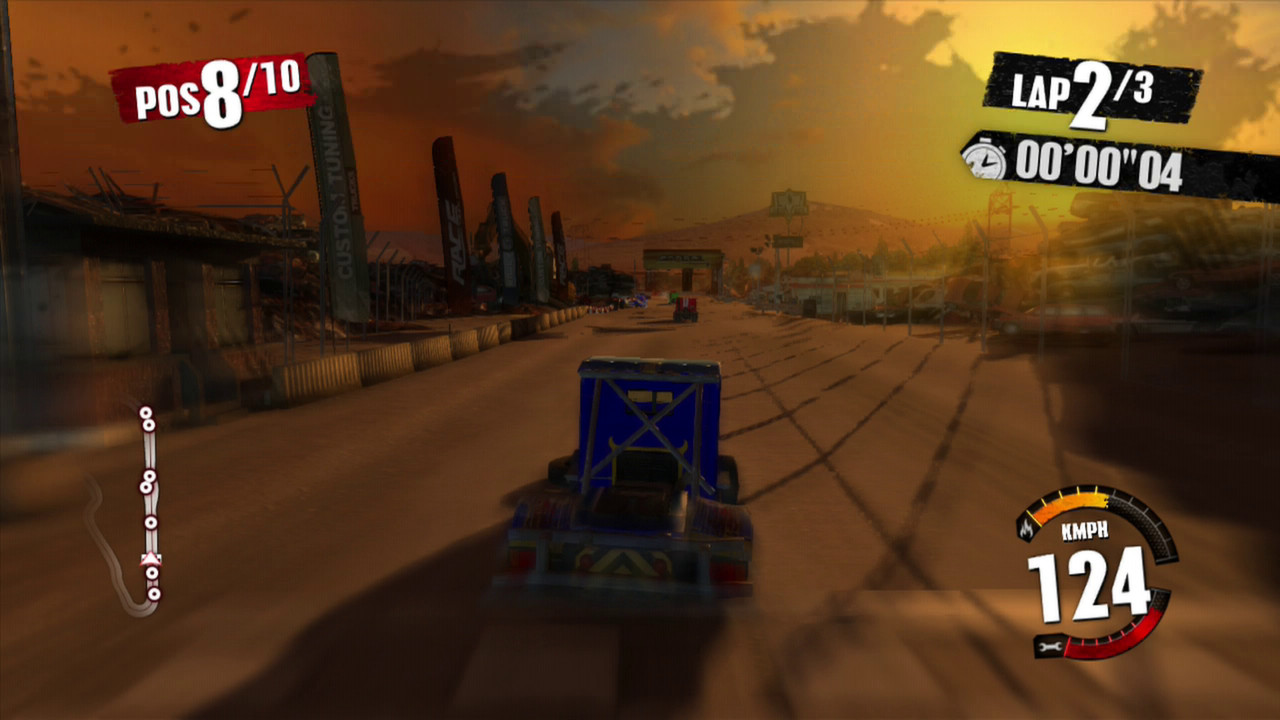This screenshot has width=1280, height=720.
Task: Click the stopwatch icon beside race timer
Action: (x=986, y=160)
